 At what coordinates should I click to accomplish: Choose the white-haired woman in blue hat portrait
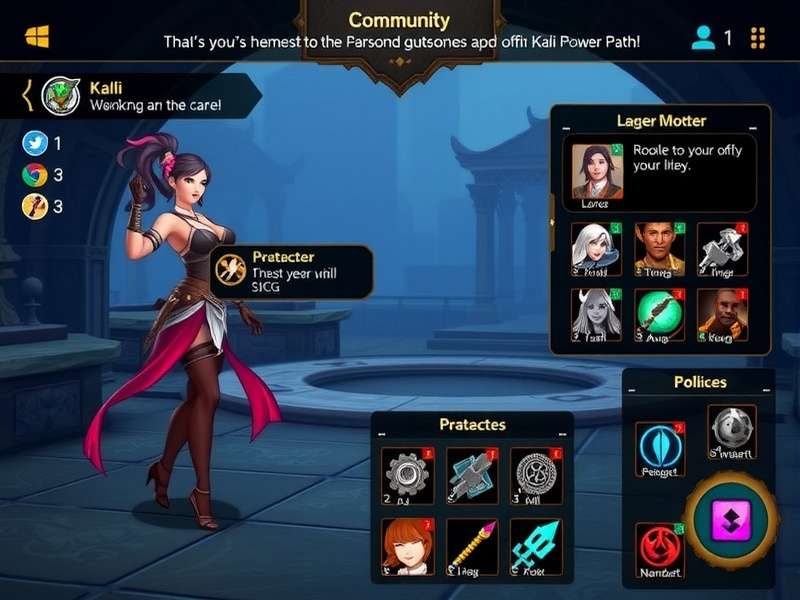[x=596, y=248]
